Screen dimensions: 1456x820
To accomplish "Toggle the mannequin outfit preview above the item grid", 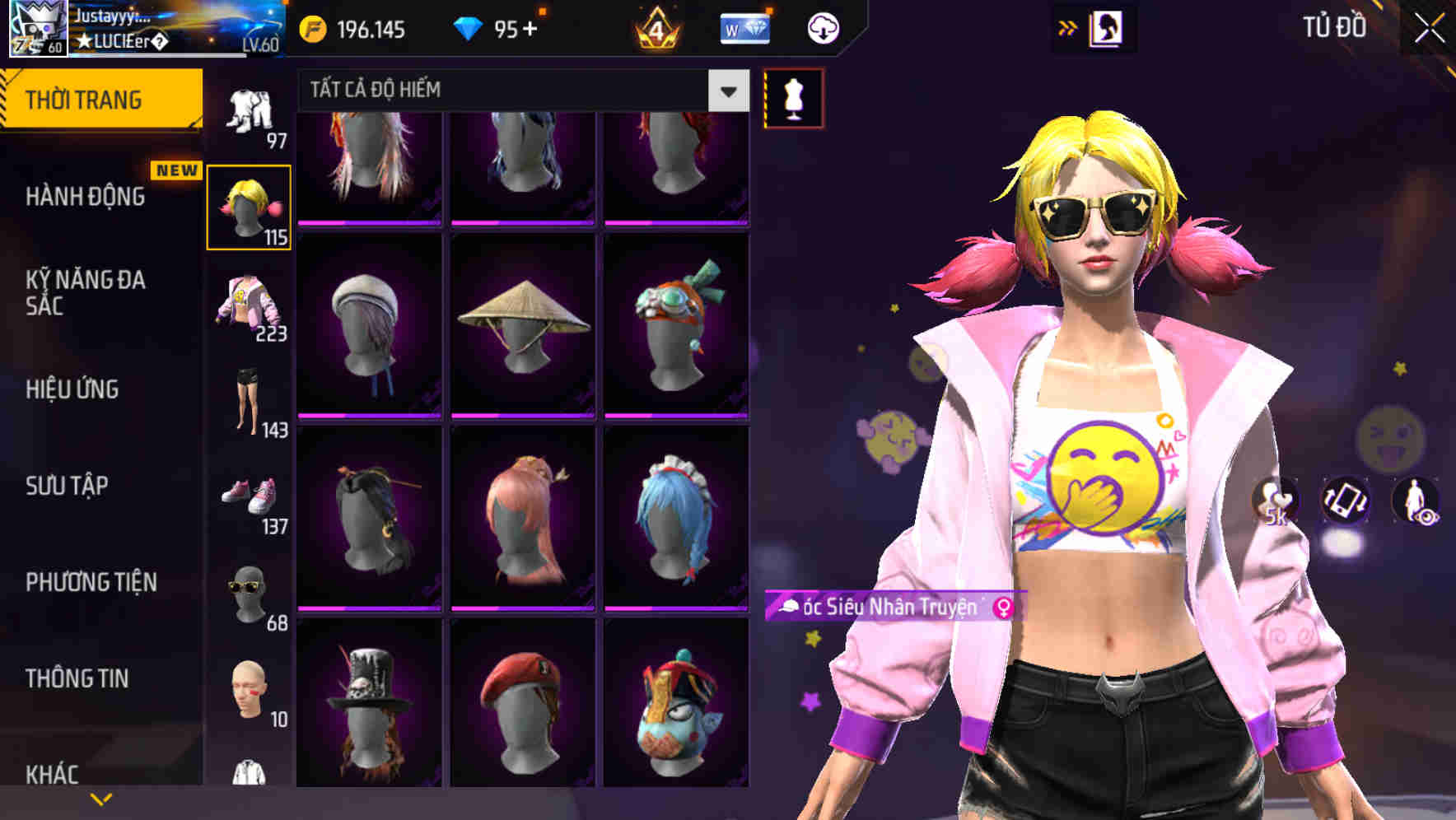I will [793, 96].
